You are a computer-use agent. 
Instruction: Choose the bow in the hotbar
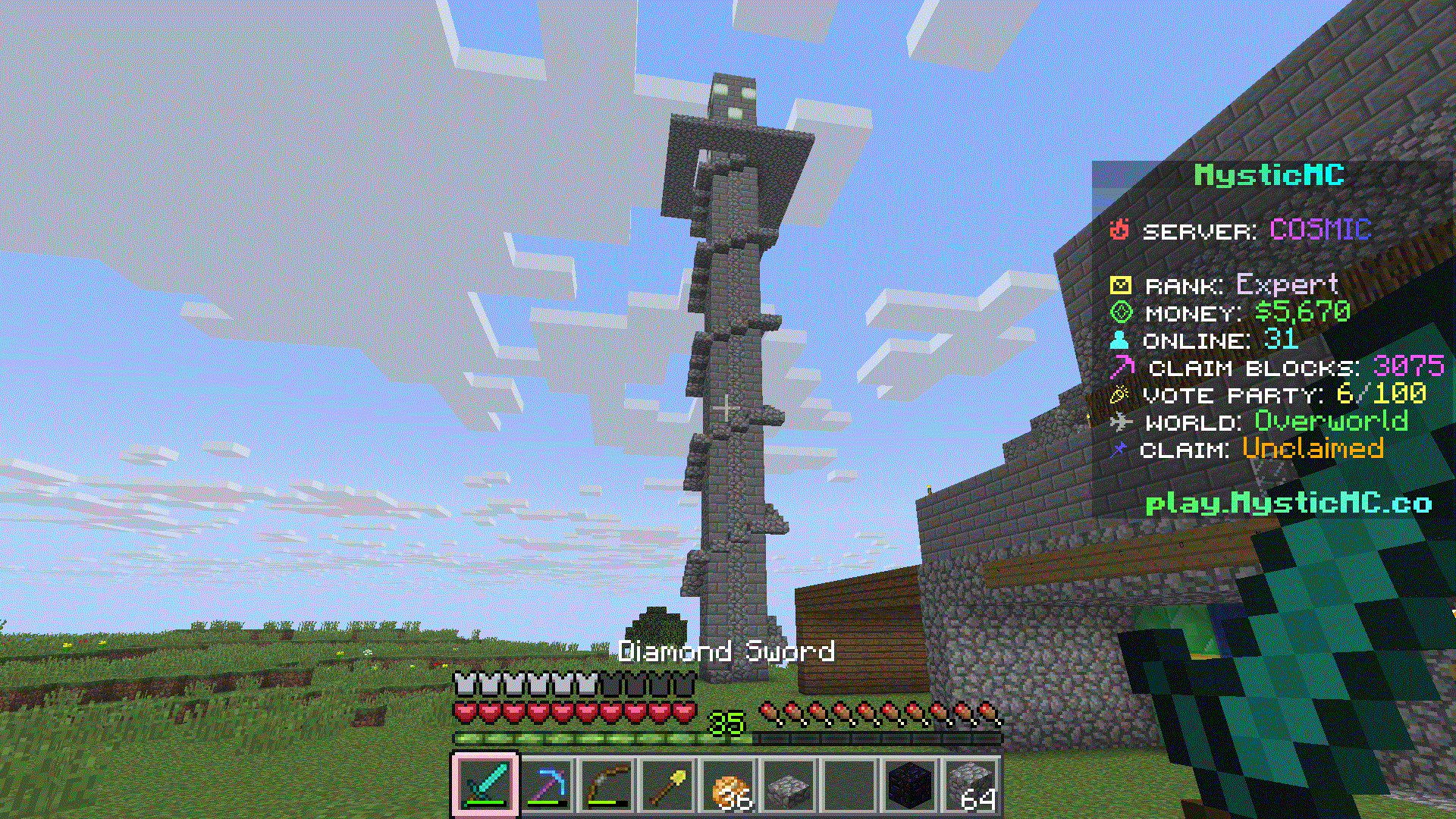tap(607, 785)
